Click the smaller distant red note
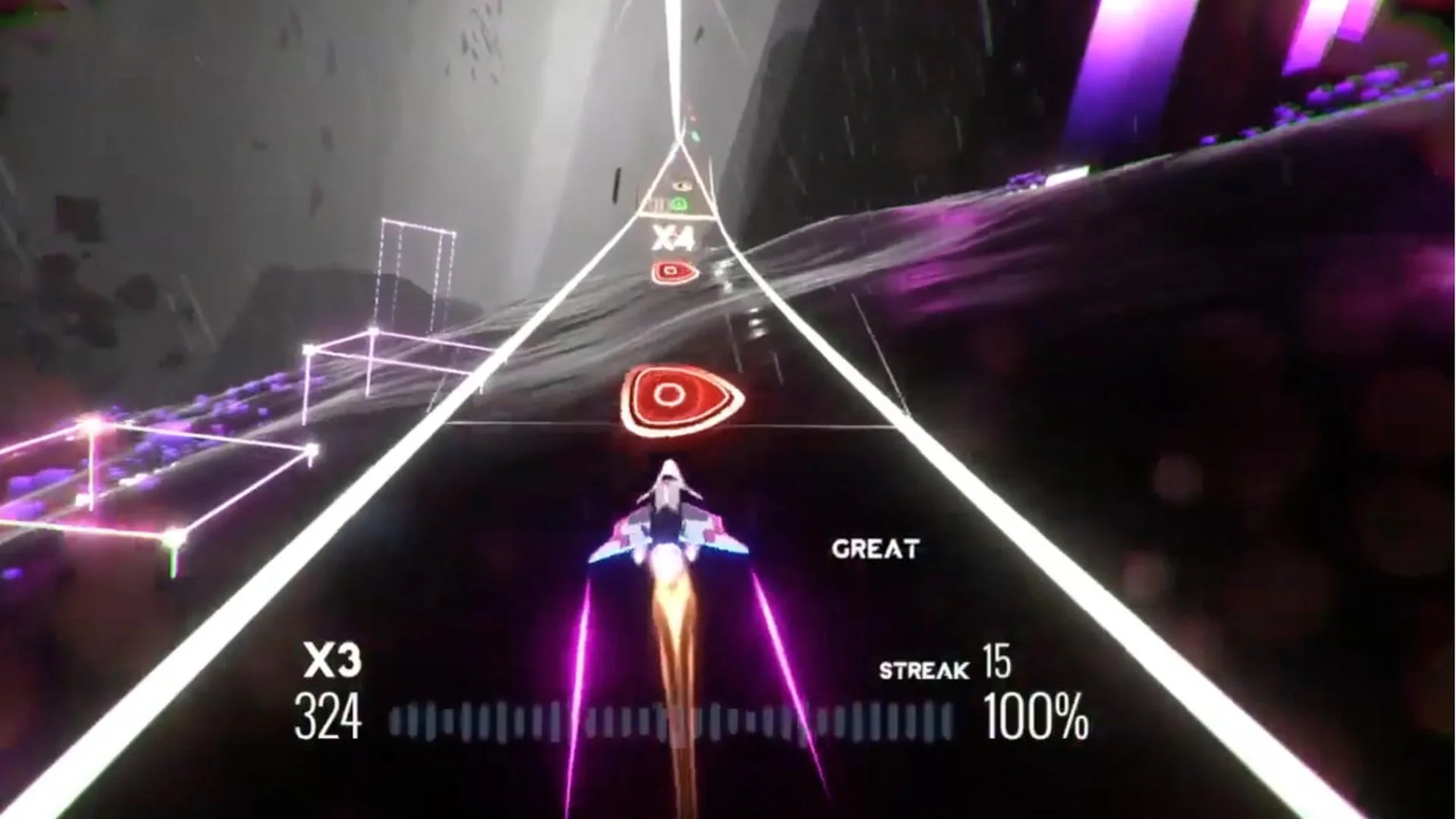The image size is (1456, 819). [672, 271]
